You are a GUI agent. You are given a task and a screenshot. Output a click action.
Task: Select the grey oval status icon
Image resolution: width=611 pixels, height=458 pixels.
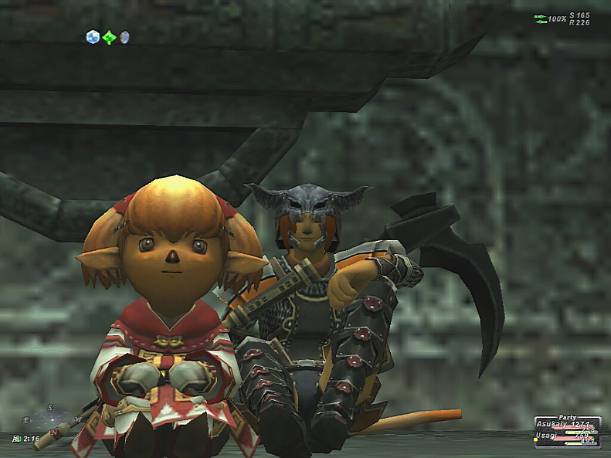125,38
